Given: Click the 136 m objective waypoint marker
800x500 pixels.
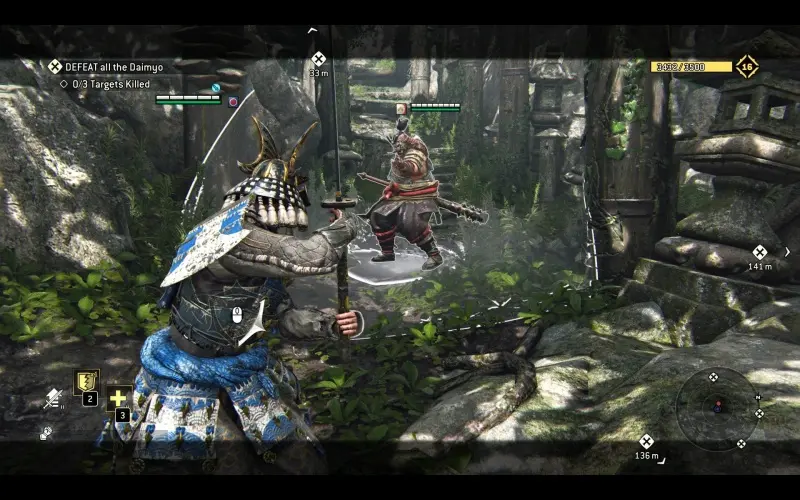Looking at the screenshot, I should coord(646,441).
